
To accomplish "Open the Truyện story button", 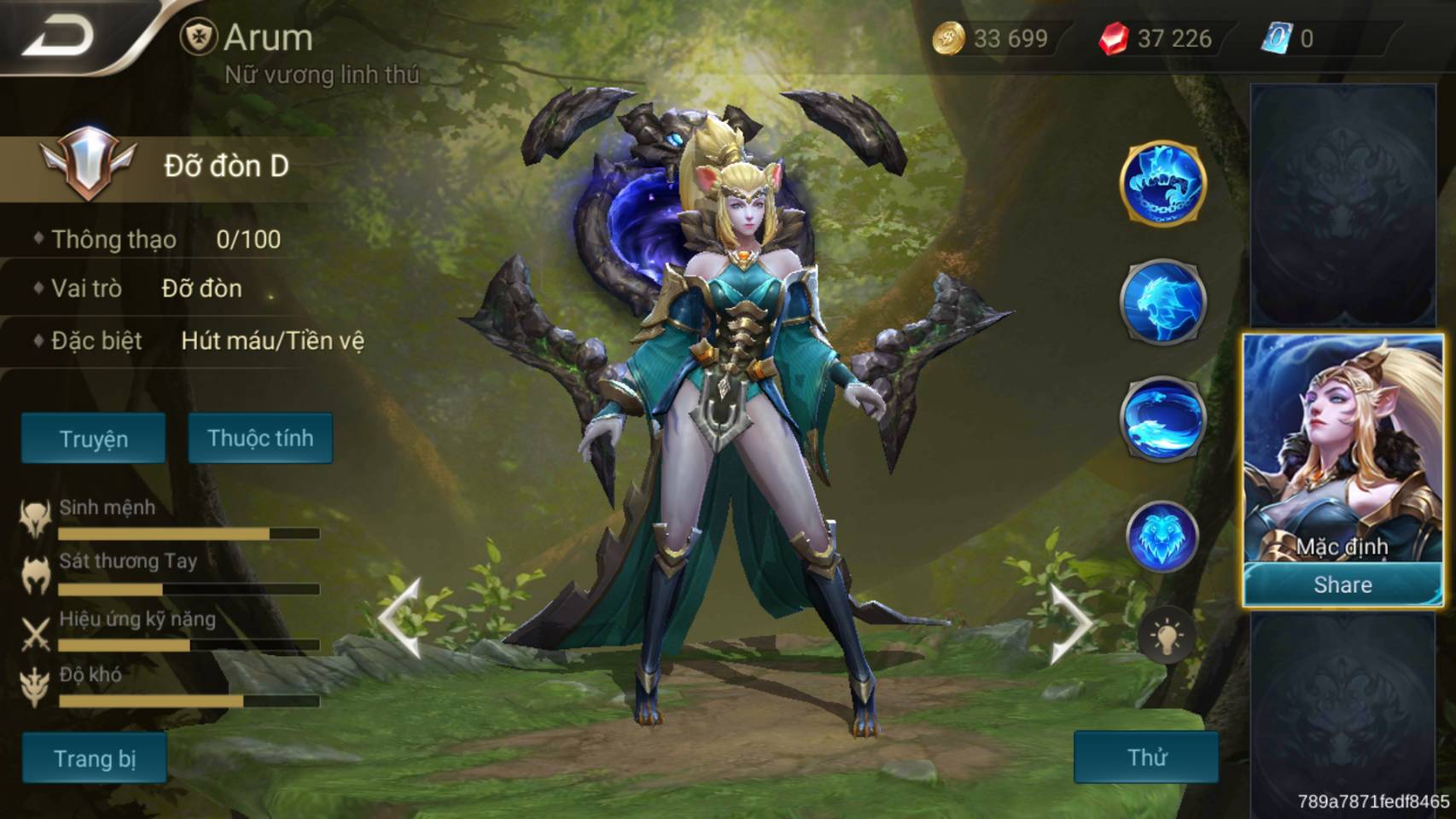I will pyautogui.click(x=93, y=439).
